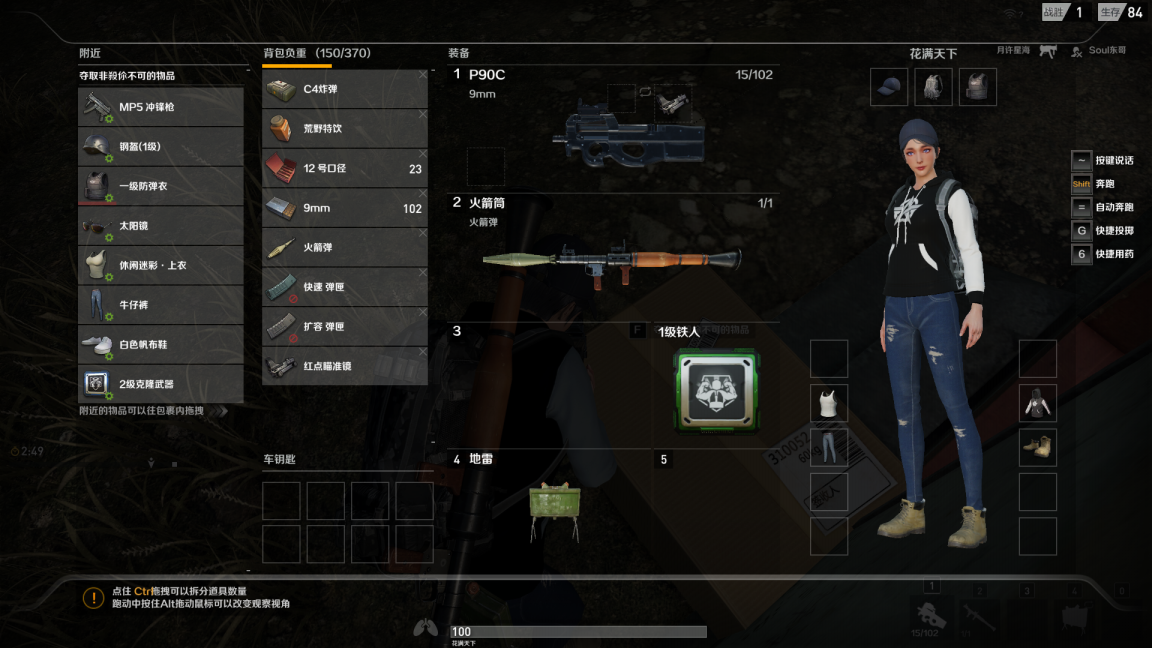Select the 12号口径 ammo row

pyautogui.click(x=344, y=169)
